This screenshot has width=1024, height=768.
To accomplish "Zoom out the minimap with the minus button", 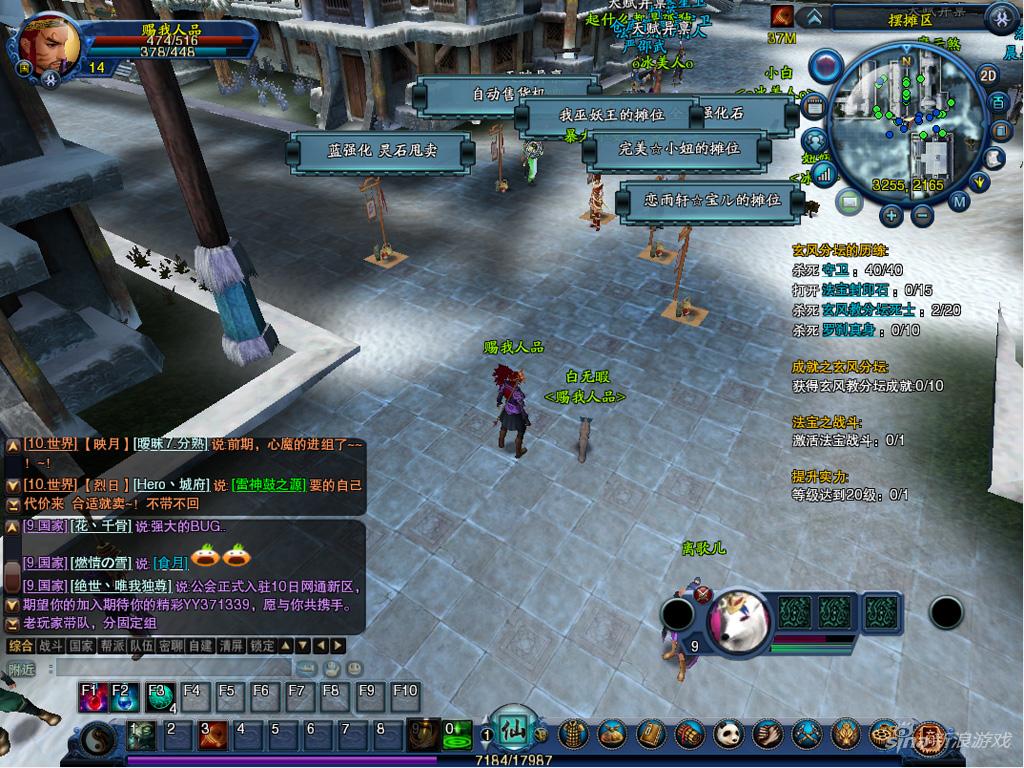I will click(922, 214).
